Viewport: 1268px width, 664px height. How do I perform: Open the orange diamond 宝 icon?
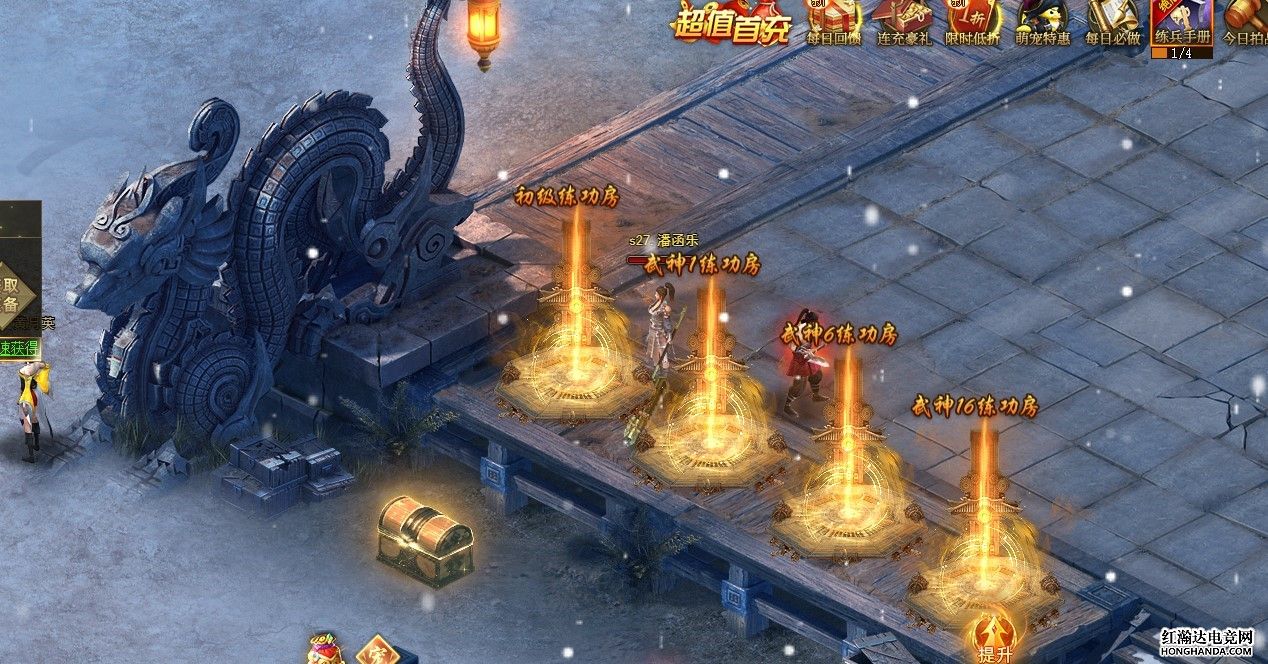(375, 651)
